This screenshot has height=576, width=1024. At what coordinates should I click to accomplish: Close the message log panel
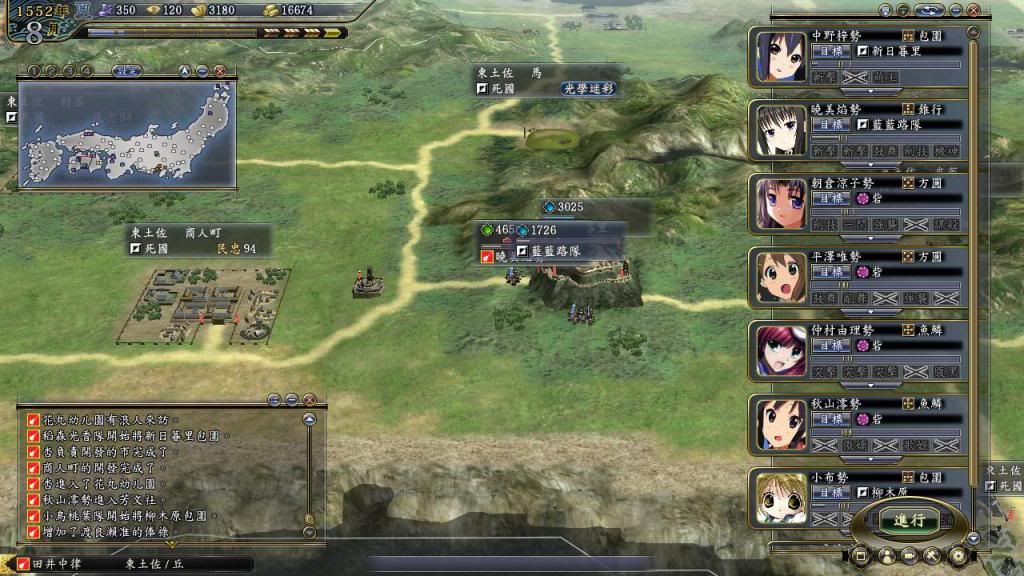tap(309, 400)
